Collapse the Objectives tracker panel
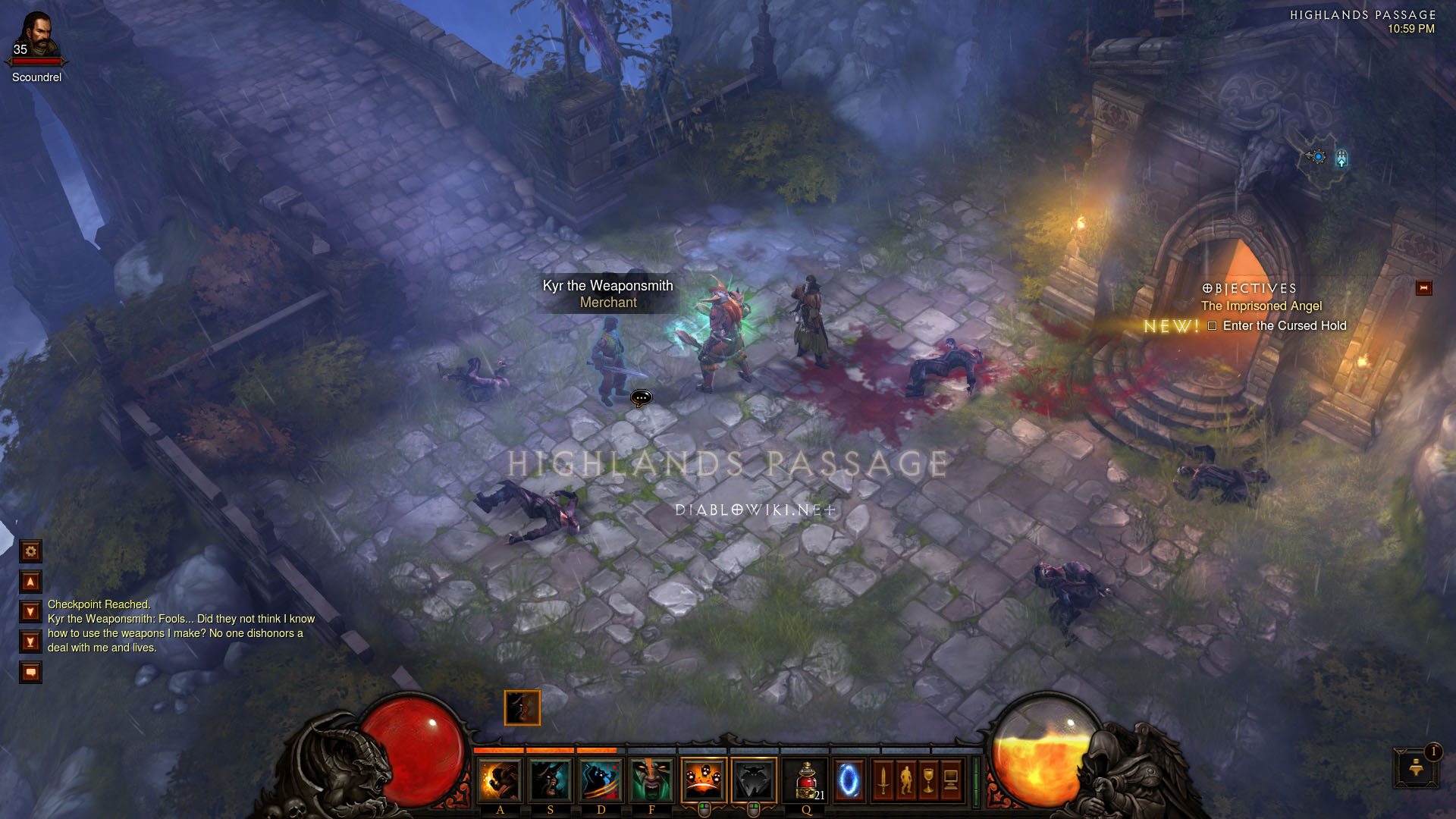This screenshot has width=1456, height=819. coord(1423,288)
